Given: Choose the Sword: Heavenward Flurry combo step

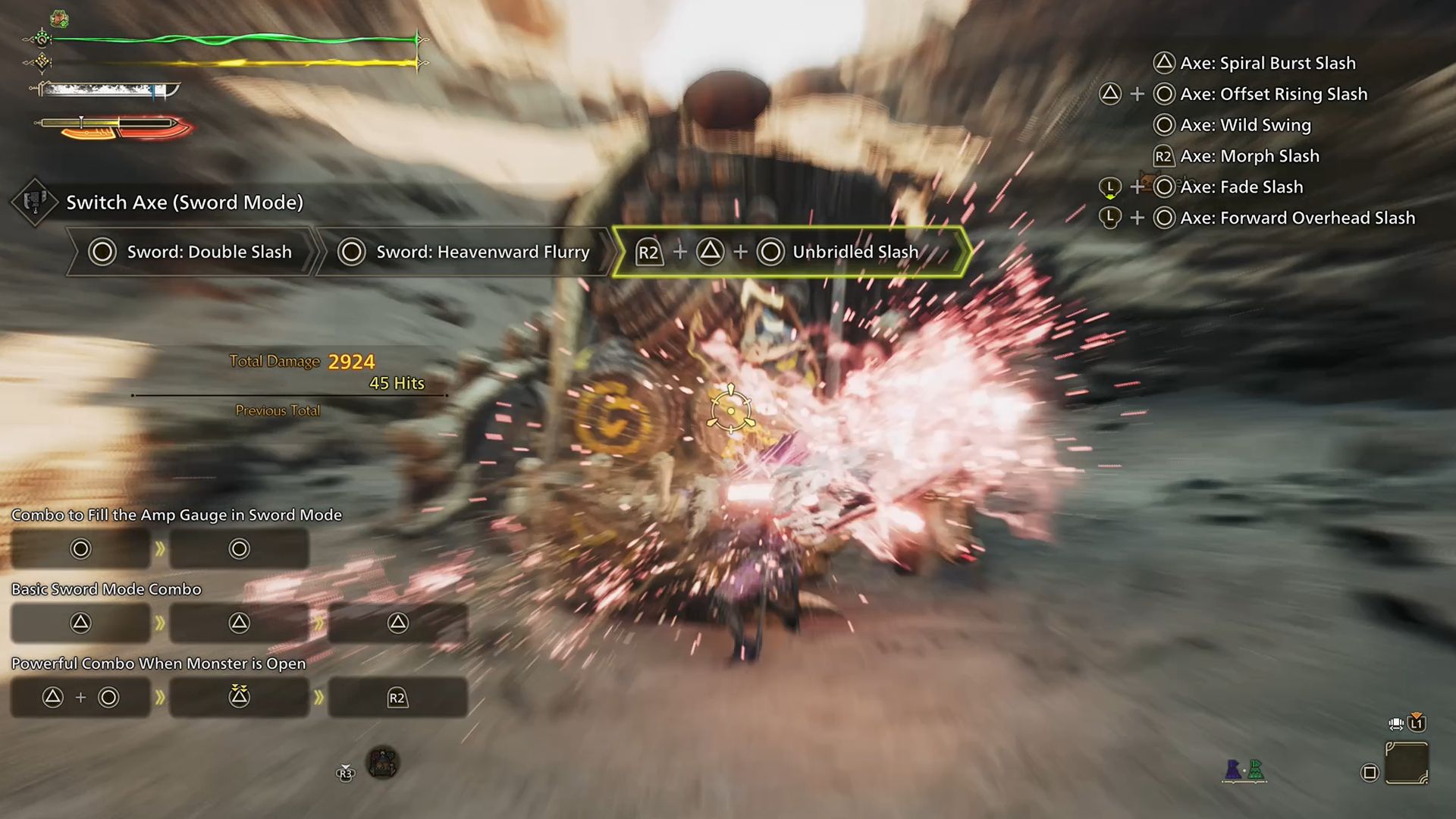Looking at the screenshot, I should (x=464, y=252).
